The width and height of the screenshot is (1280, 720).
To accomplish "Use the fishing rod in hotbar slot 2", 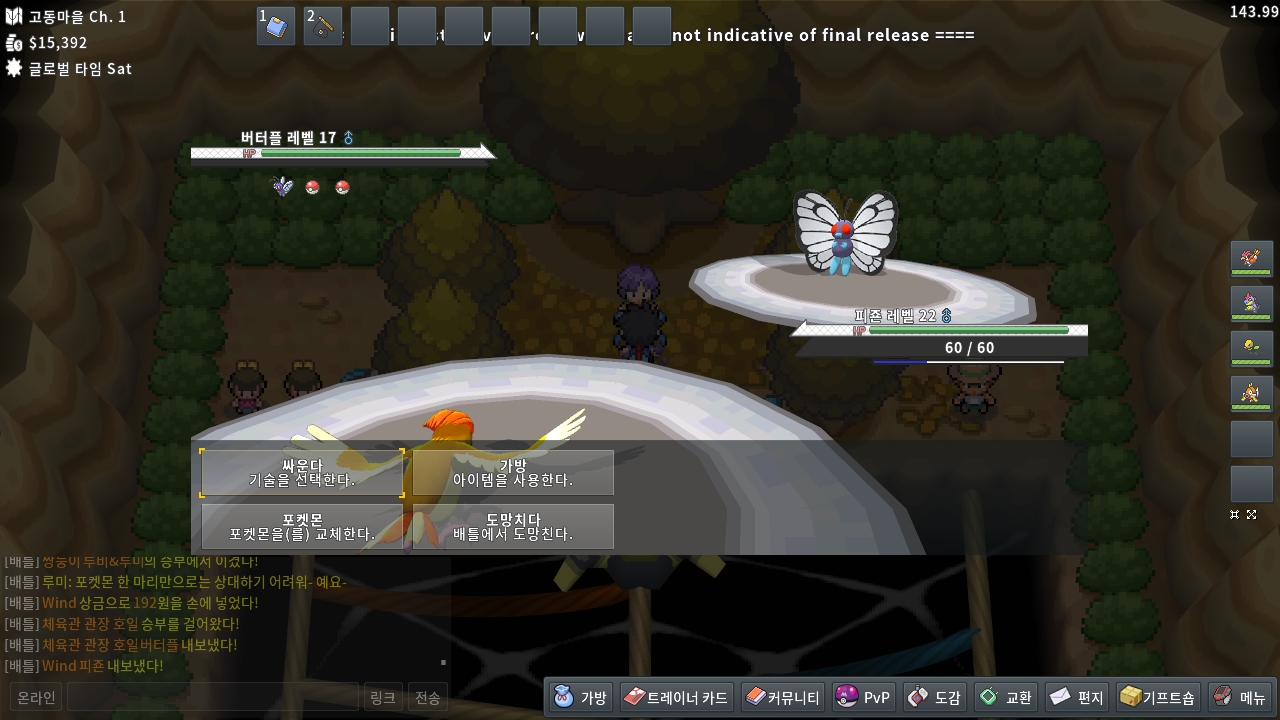I will (x=323, y=26).
